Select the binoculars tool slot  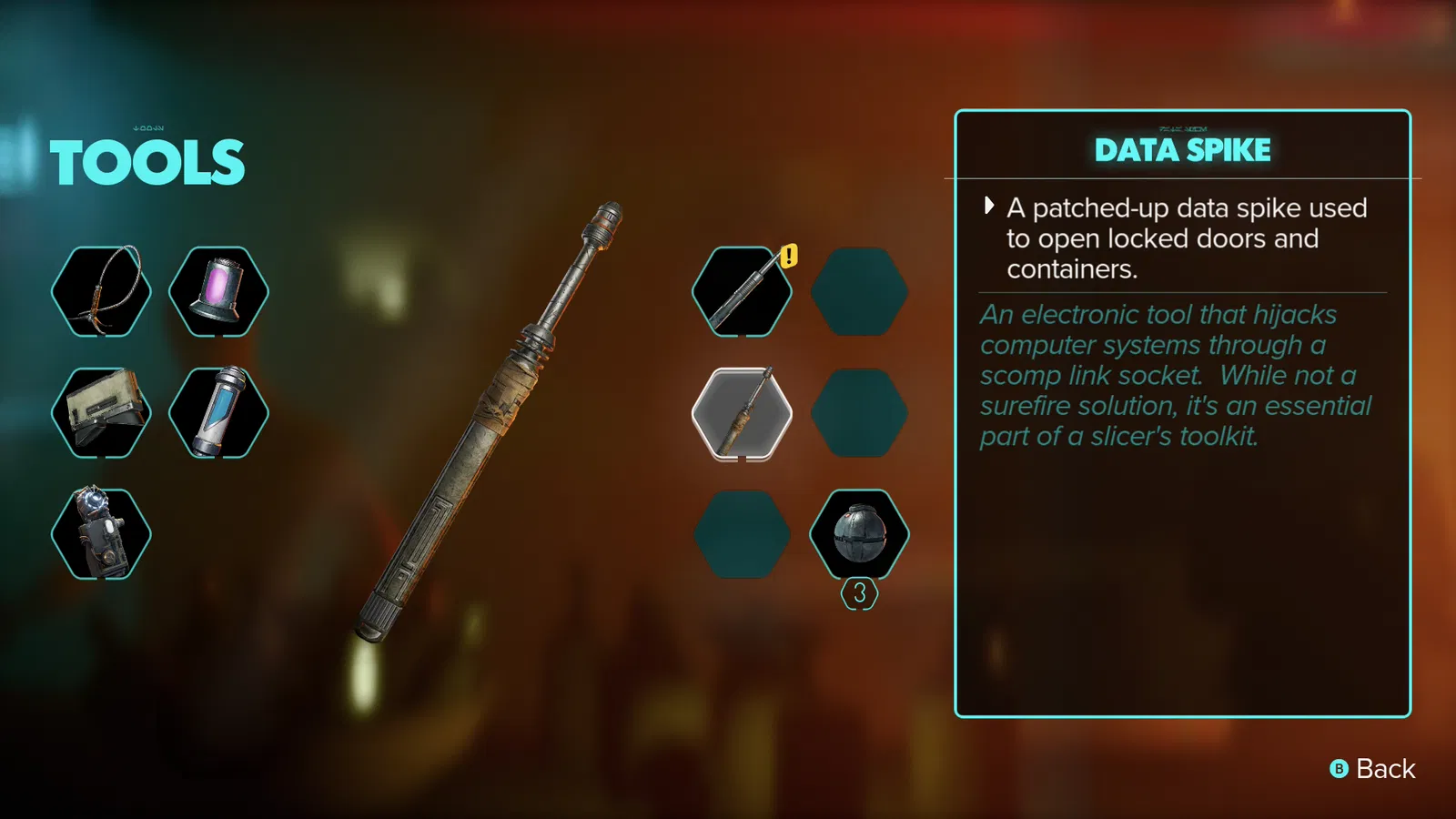[101, 413]
